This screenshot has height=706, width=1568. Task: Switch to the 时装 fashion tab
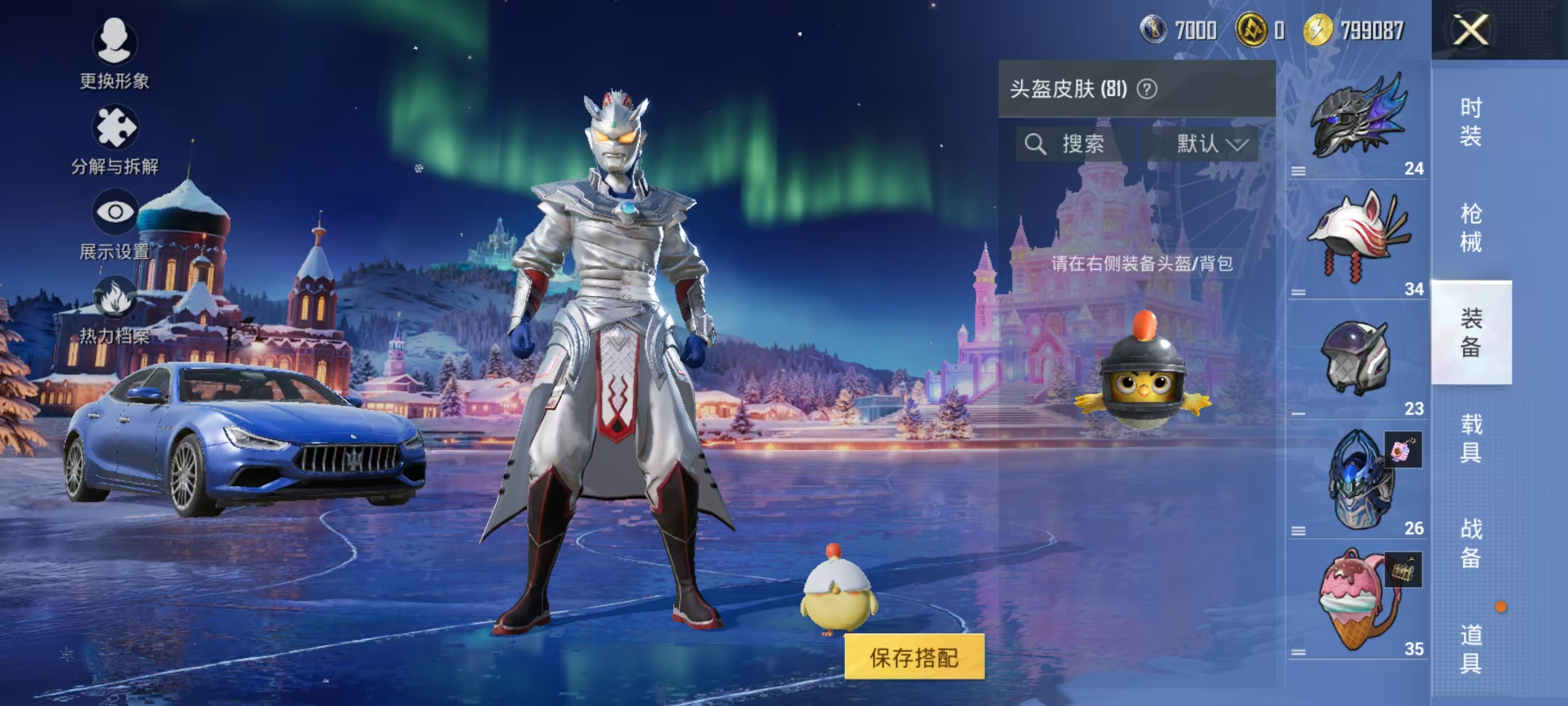1471,122
